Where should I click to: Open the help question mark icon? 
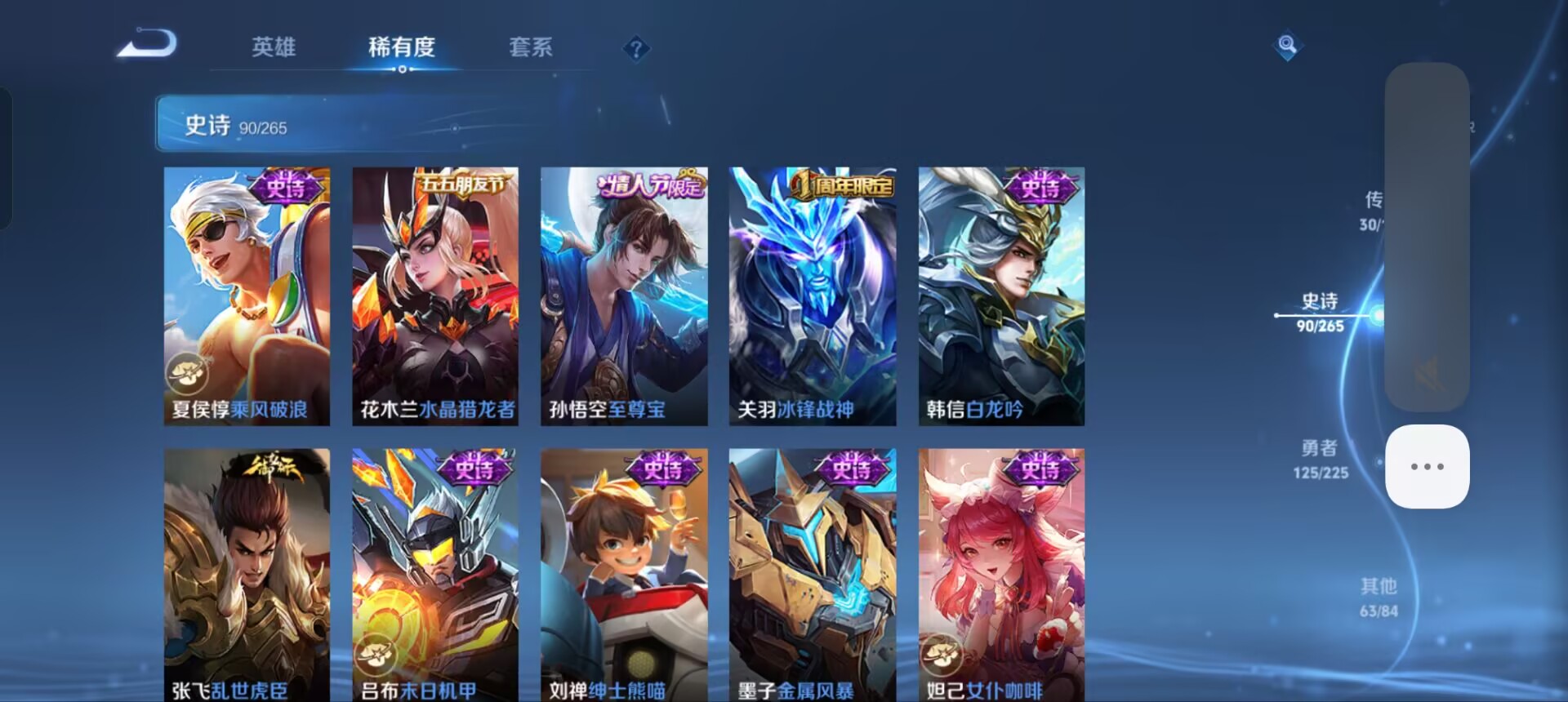636,51
